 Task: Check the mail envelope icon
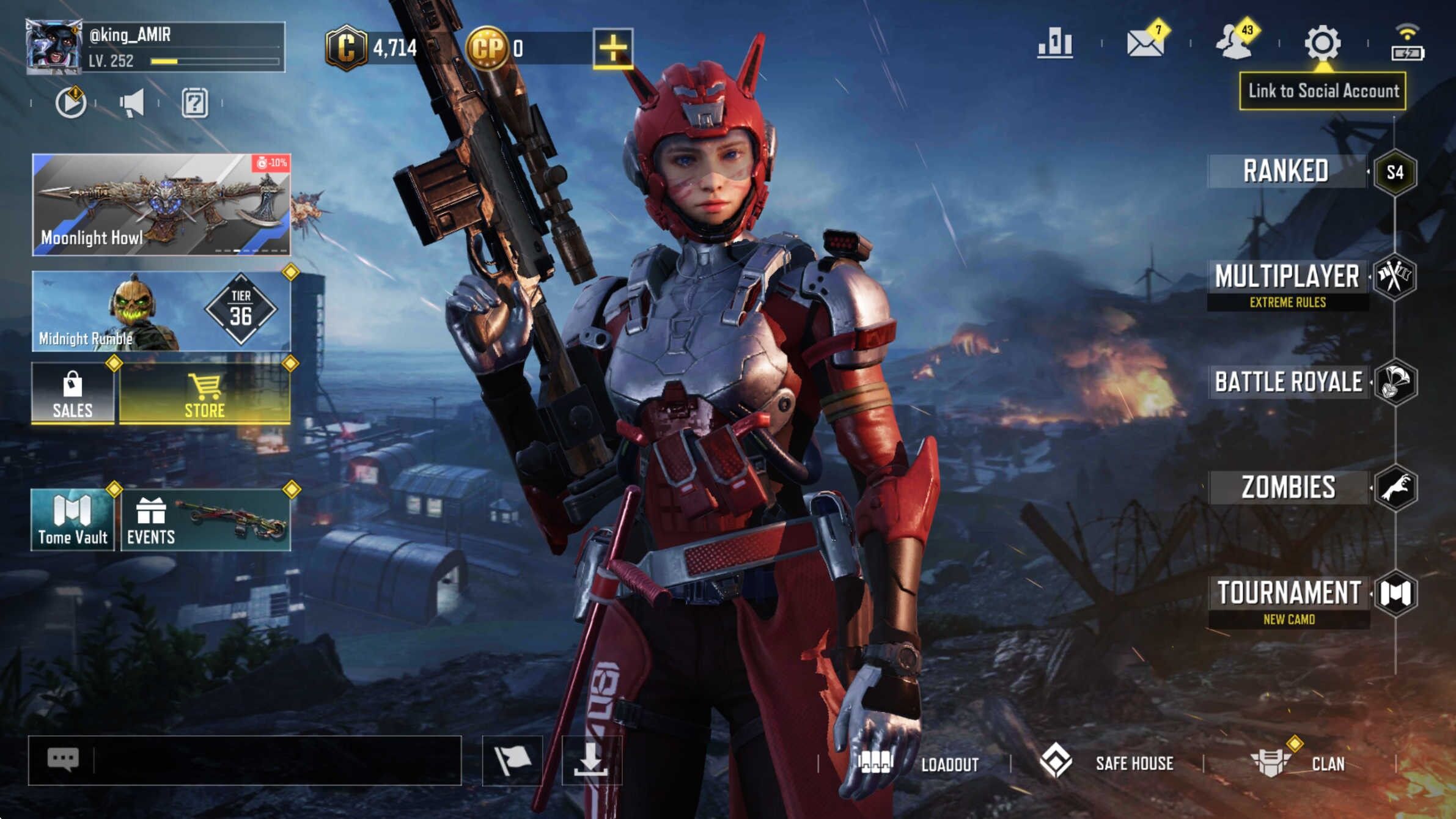coord(1145,43)
